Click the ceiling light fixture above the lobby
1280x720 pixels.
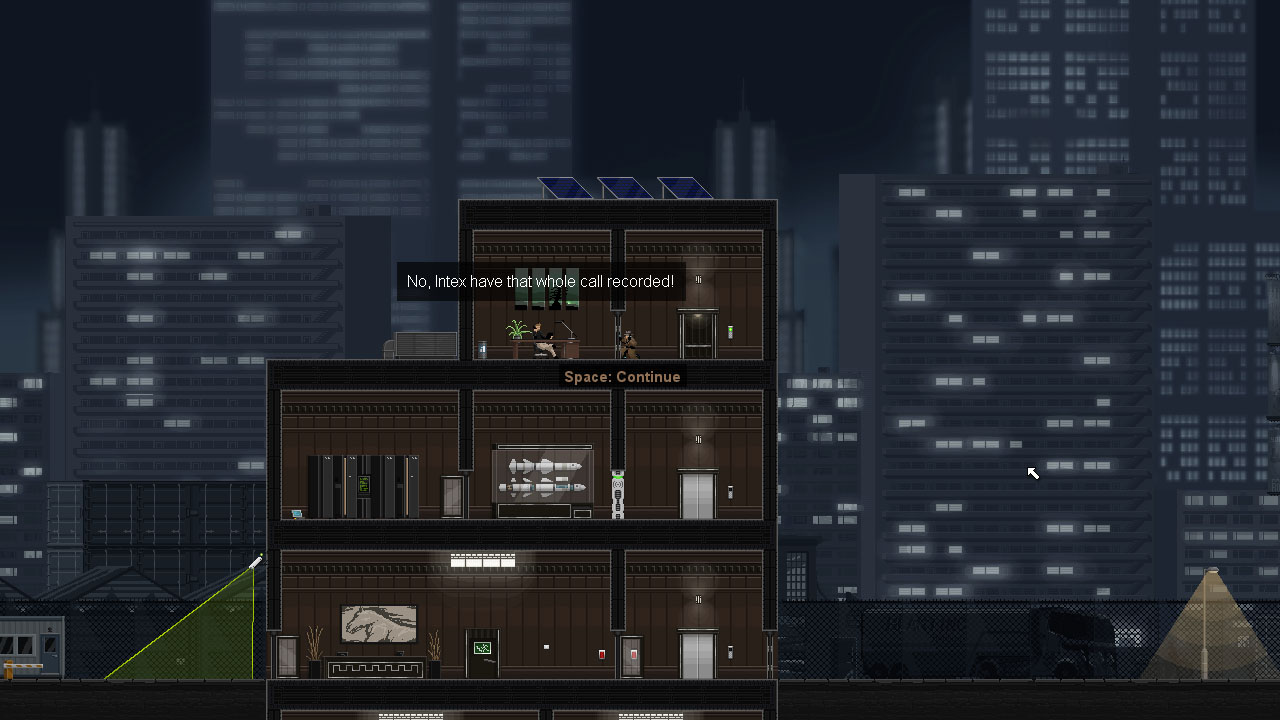coord(484,559)
